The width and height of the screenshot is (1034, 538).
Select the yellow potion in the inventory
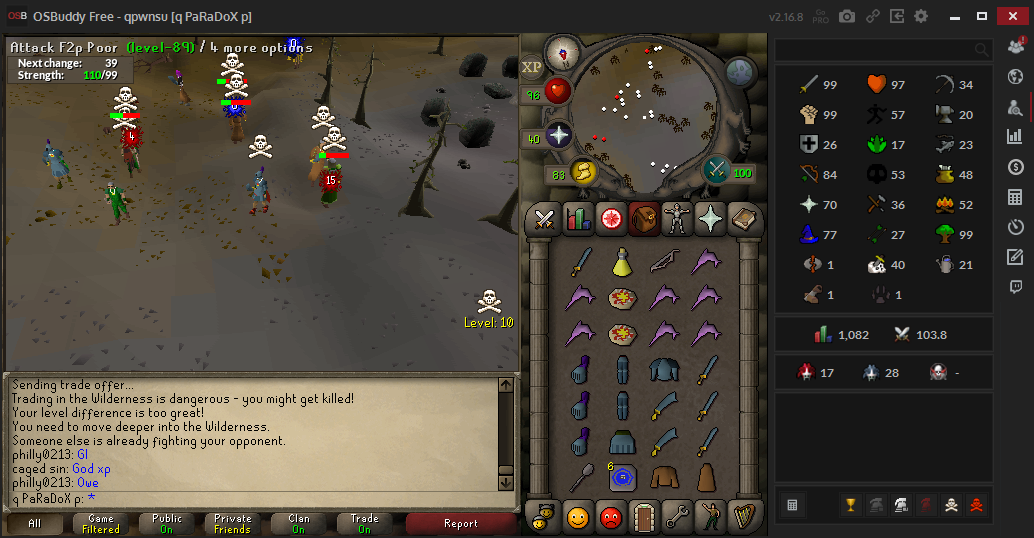(622, 262)
